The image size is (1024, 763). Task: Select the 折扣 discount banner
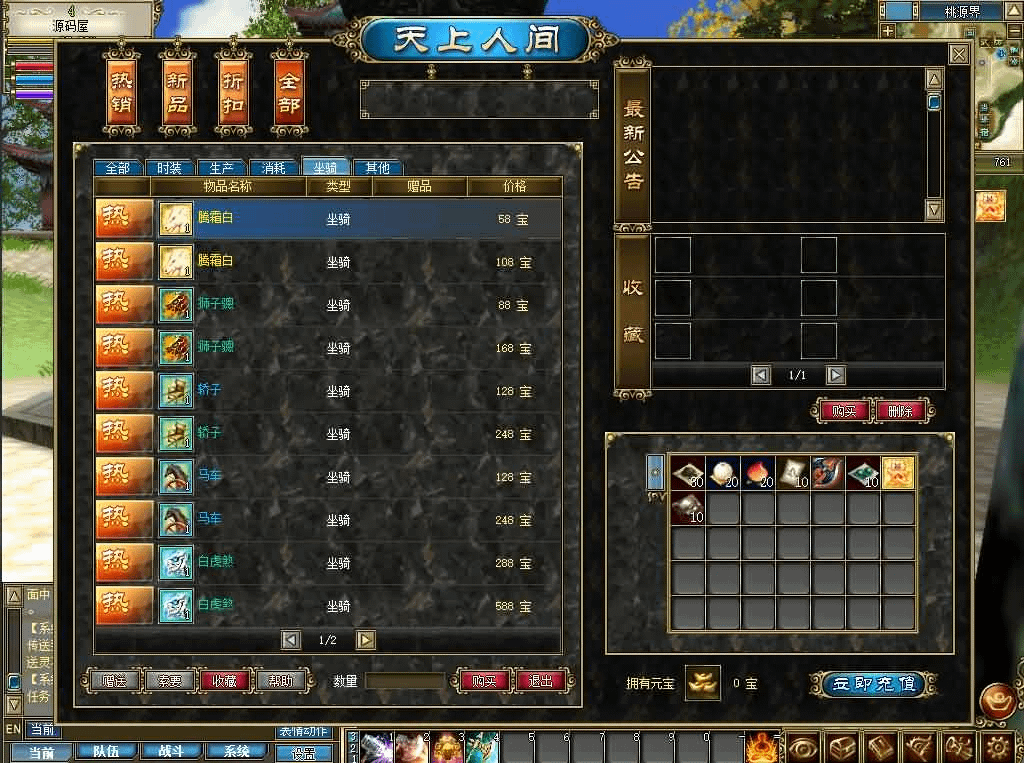[233, 96]
